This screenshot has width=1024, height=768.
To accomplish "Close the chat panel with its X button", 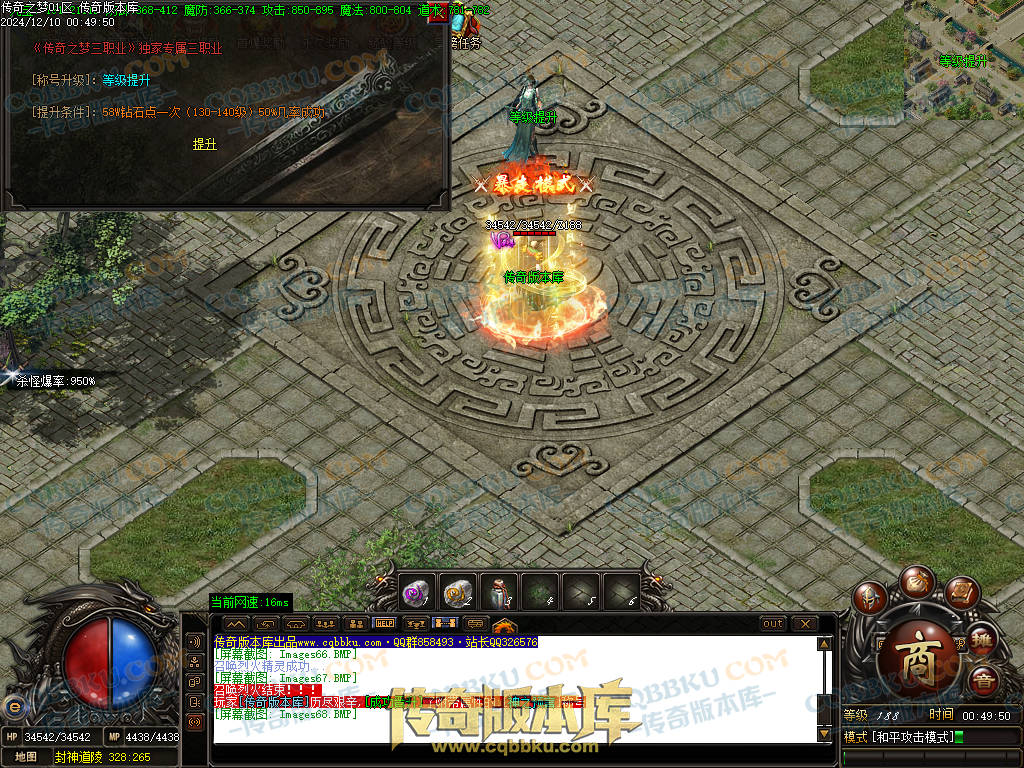I will click(805, 623).
